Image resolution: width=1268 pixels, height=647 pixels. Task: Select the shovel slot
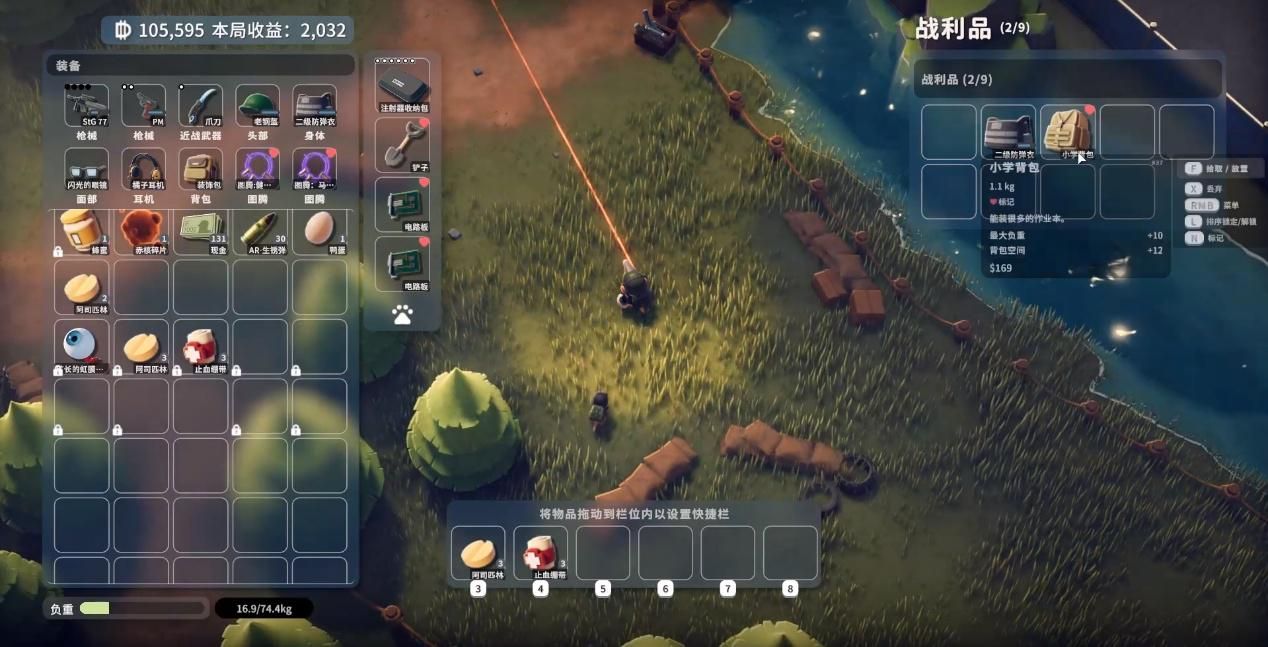403,145
